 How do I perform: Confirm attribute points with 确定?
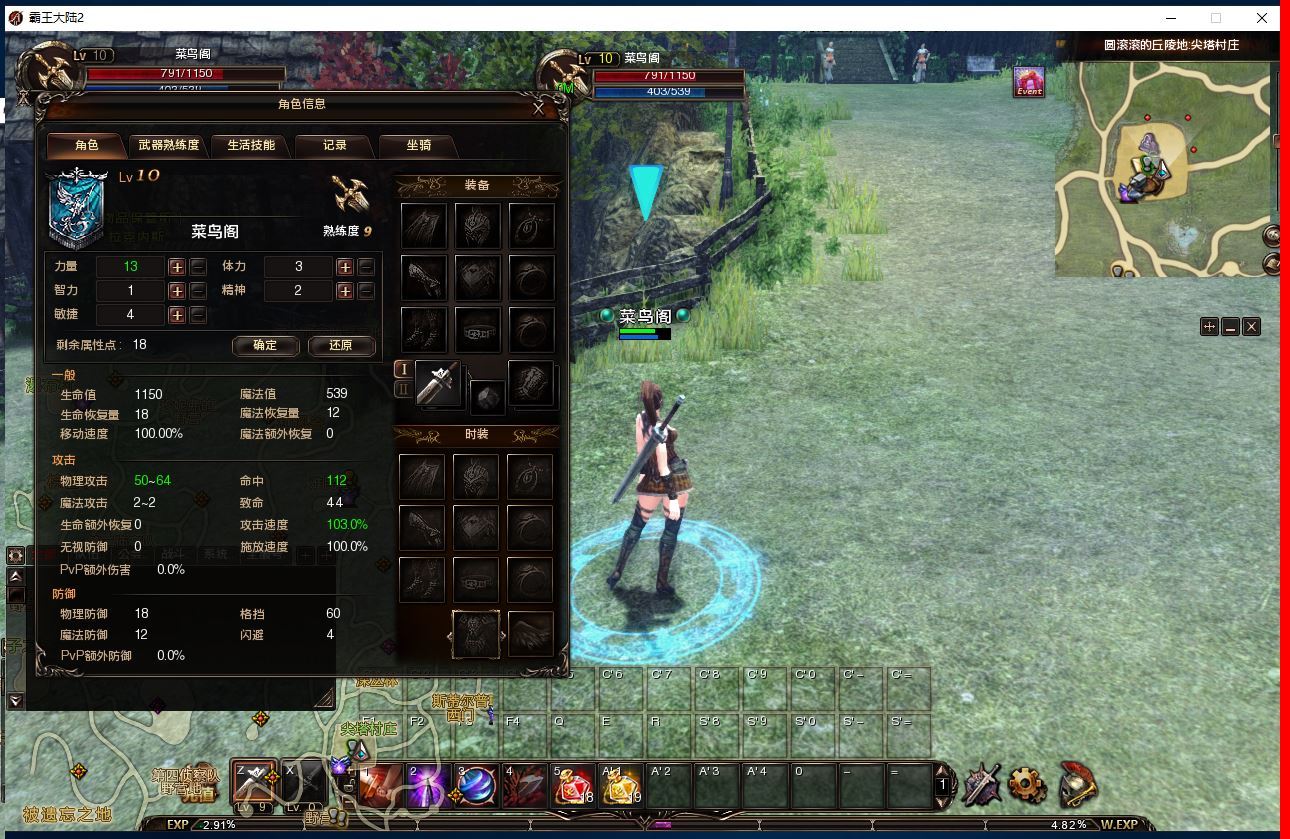coord(266,346)
